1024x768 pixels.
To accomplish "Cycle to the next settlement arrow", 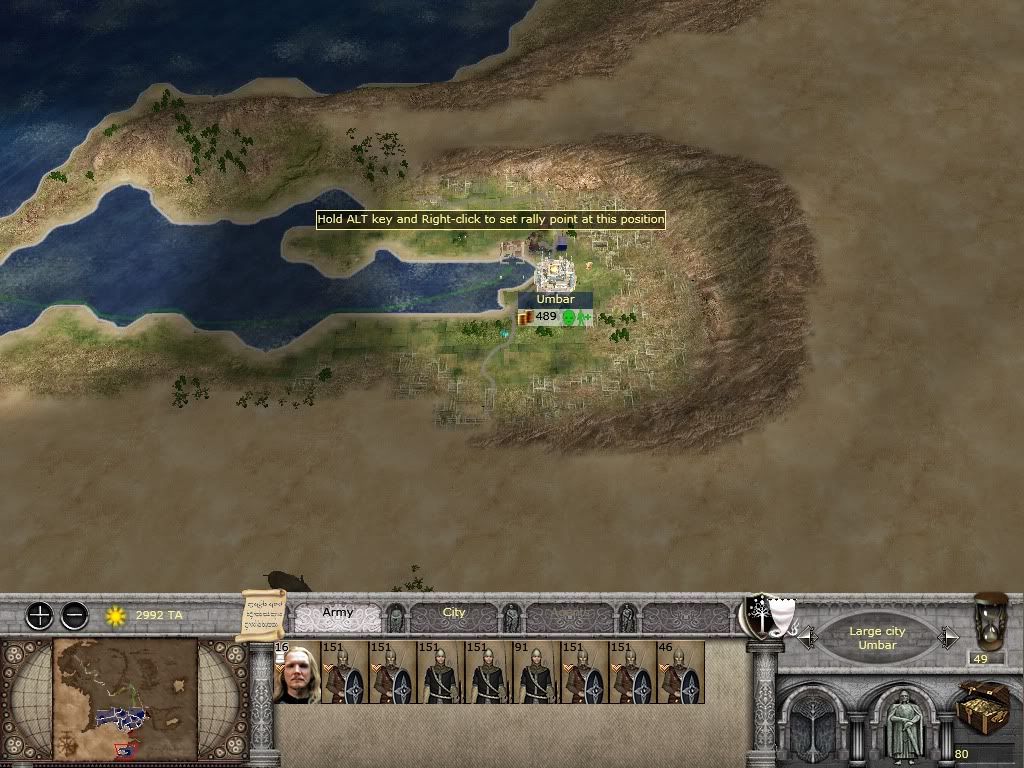I will point(948,637).
